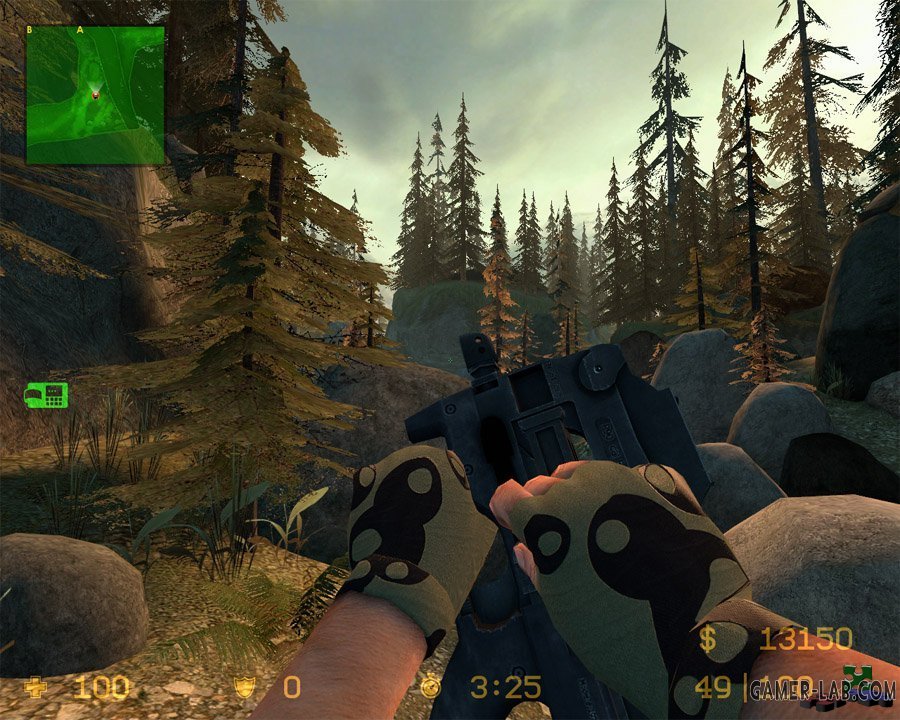Click the green radar minimap
Screen dimensions: 900x720
[x=95, y=94]
